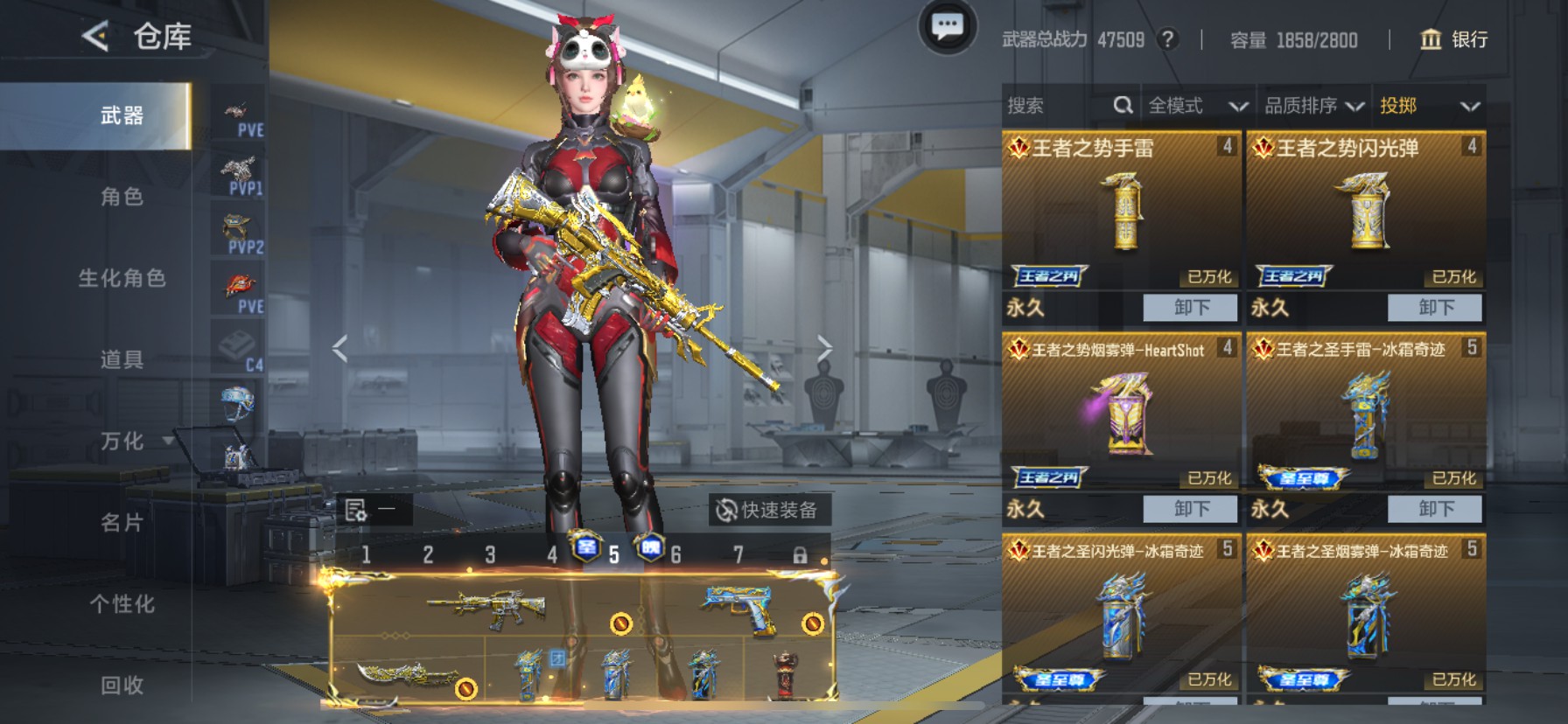Switch to the 个性化 tab
Image resolution: width=1568 pixels, height=724 pixels.
point(122,603)
